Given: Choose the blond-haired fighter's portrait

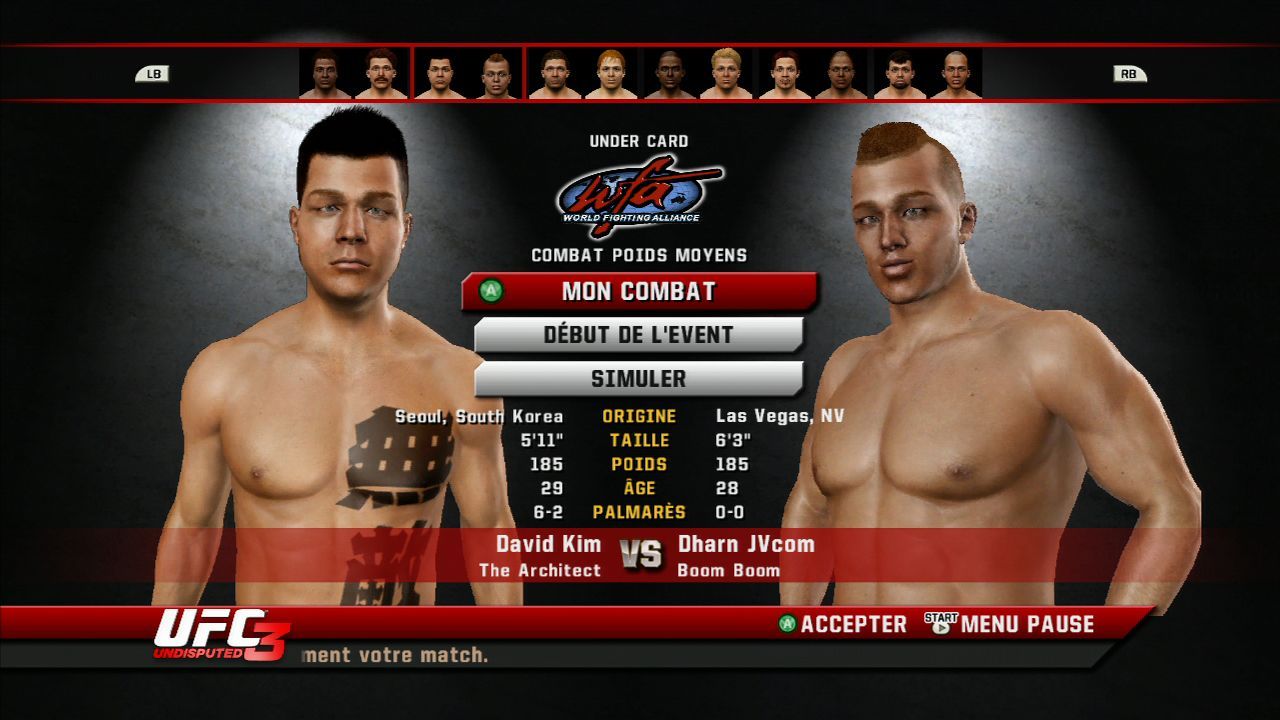Looking at the screenshot, I should pyautogui.click(x=726, y=74).
